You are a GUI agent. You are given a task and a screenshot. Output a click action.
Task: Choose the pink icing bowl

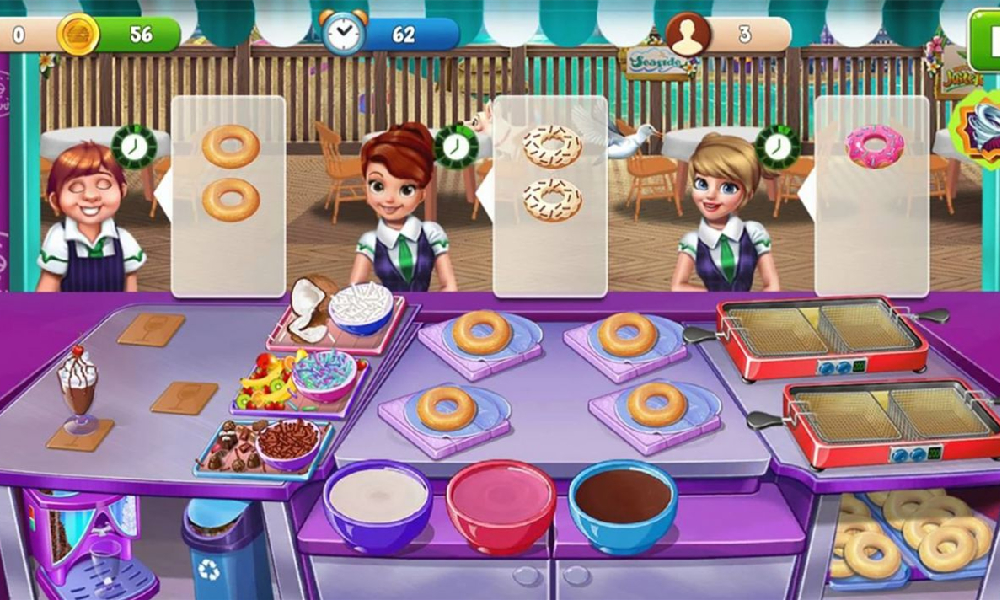(501, 503)
